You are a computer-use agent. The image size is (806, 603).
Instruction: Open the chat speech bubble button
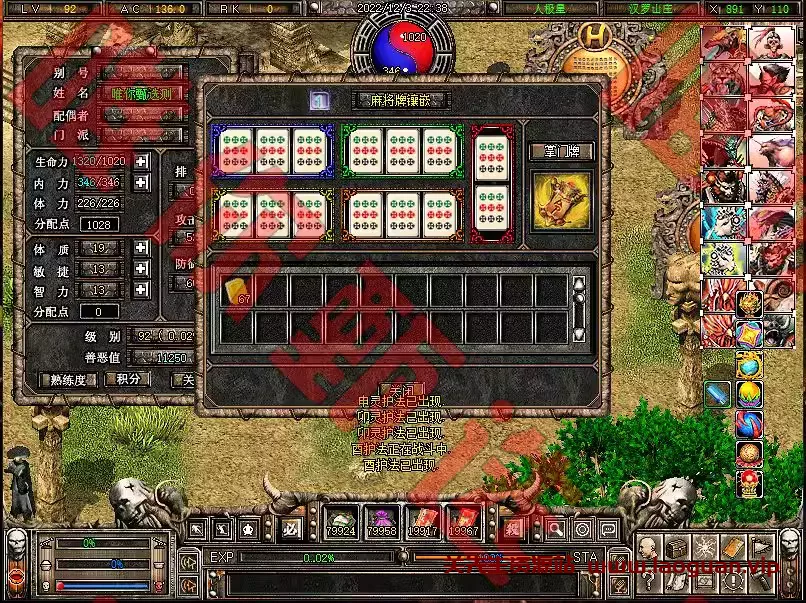coord(607,529)
